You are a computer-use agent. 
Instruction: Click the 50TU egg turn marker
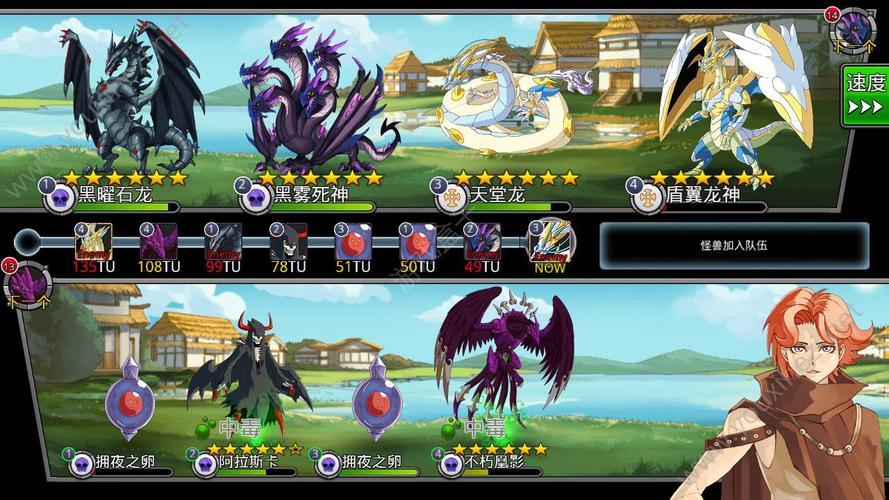coord(418,242)
